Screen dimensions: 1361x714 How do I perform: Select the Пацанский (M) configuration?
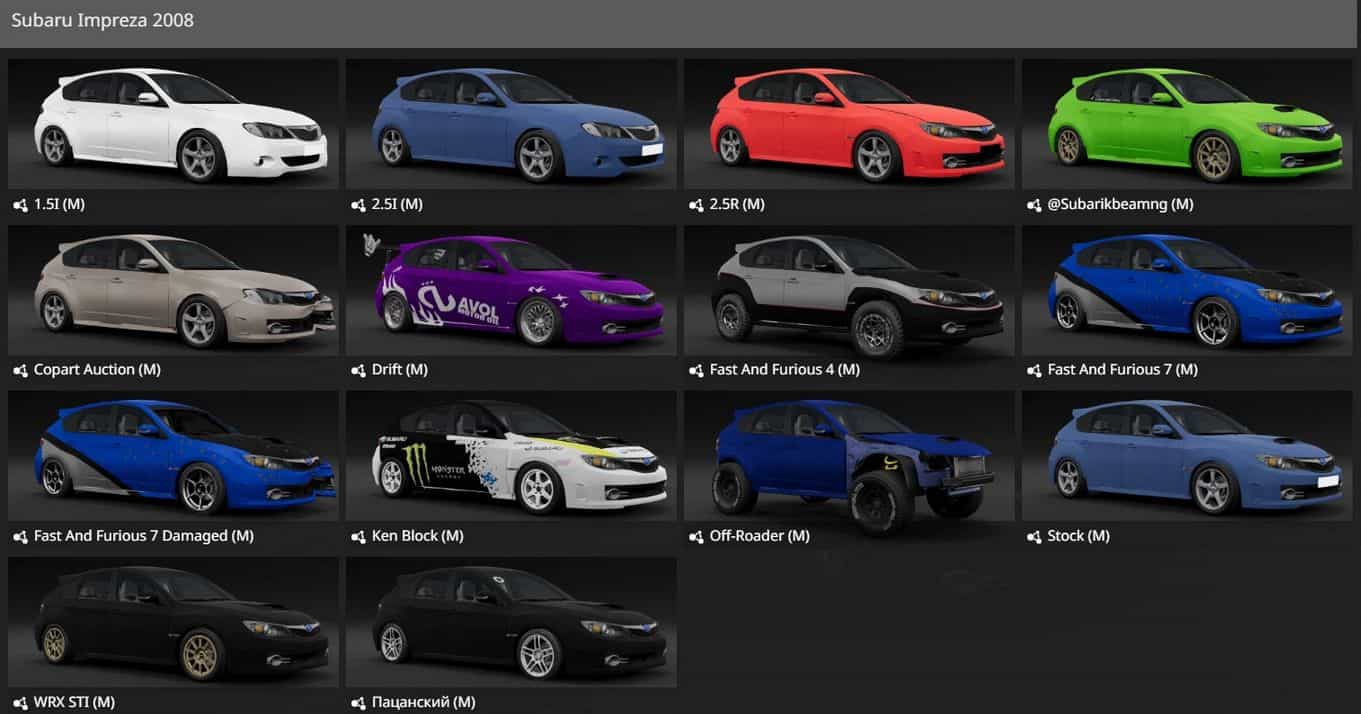click(x=511, y=622)
